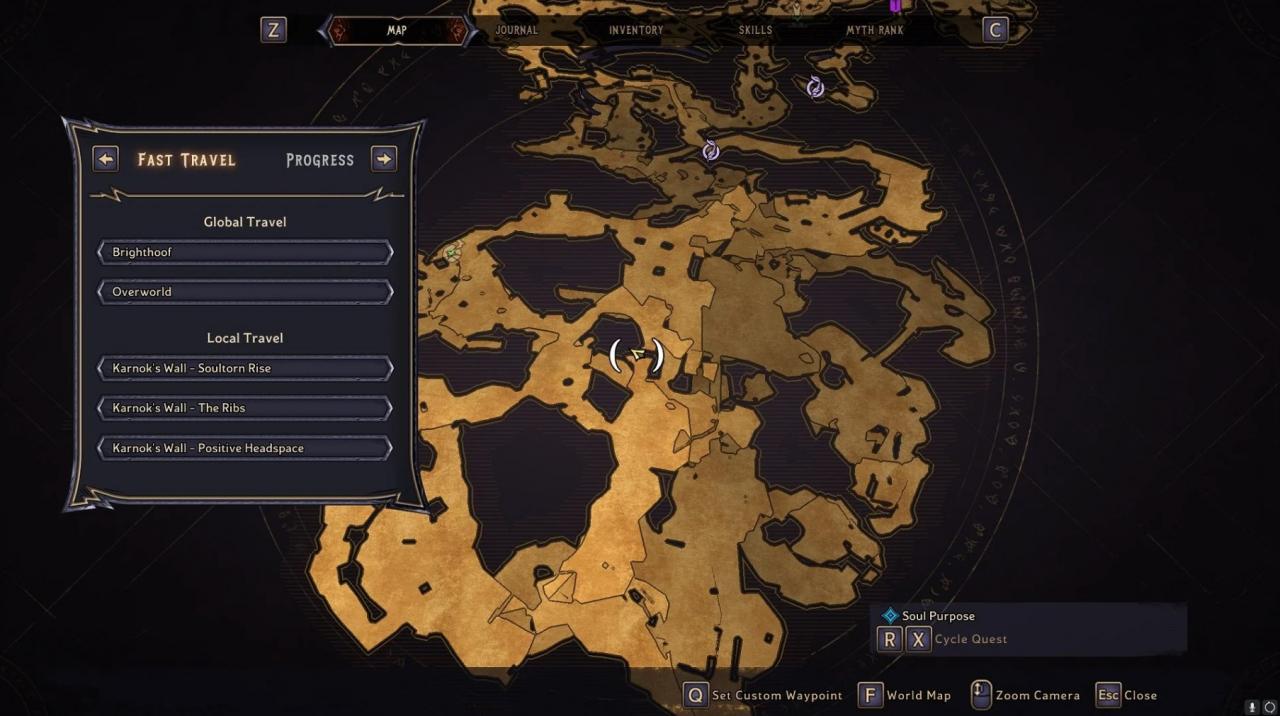
Task: Select the Fast Travel panel heading
Action: [187, 160]
